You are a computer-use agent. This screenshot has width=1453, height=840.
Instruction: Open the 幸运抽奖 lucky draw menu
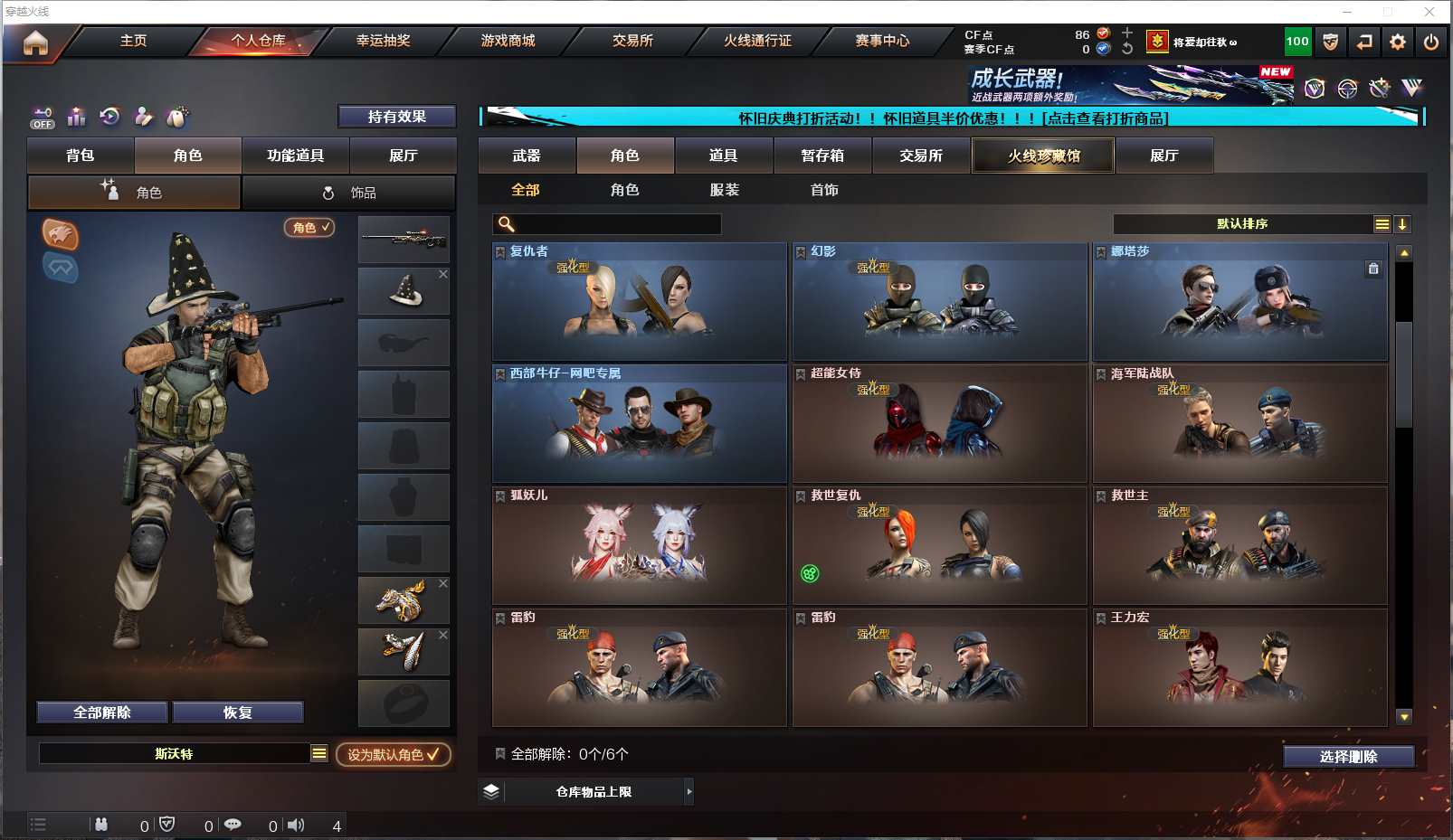point(383,41)
